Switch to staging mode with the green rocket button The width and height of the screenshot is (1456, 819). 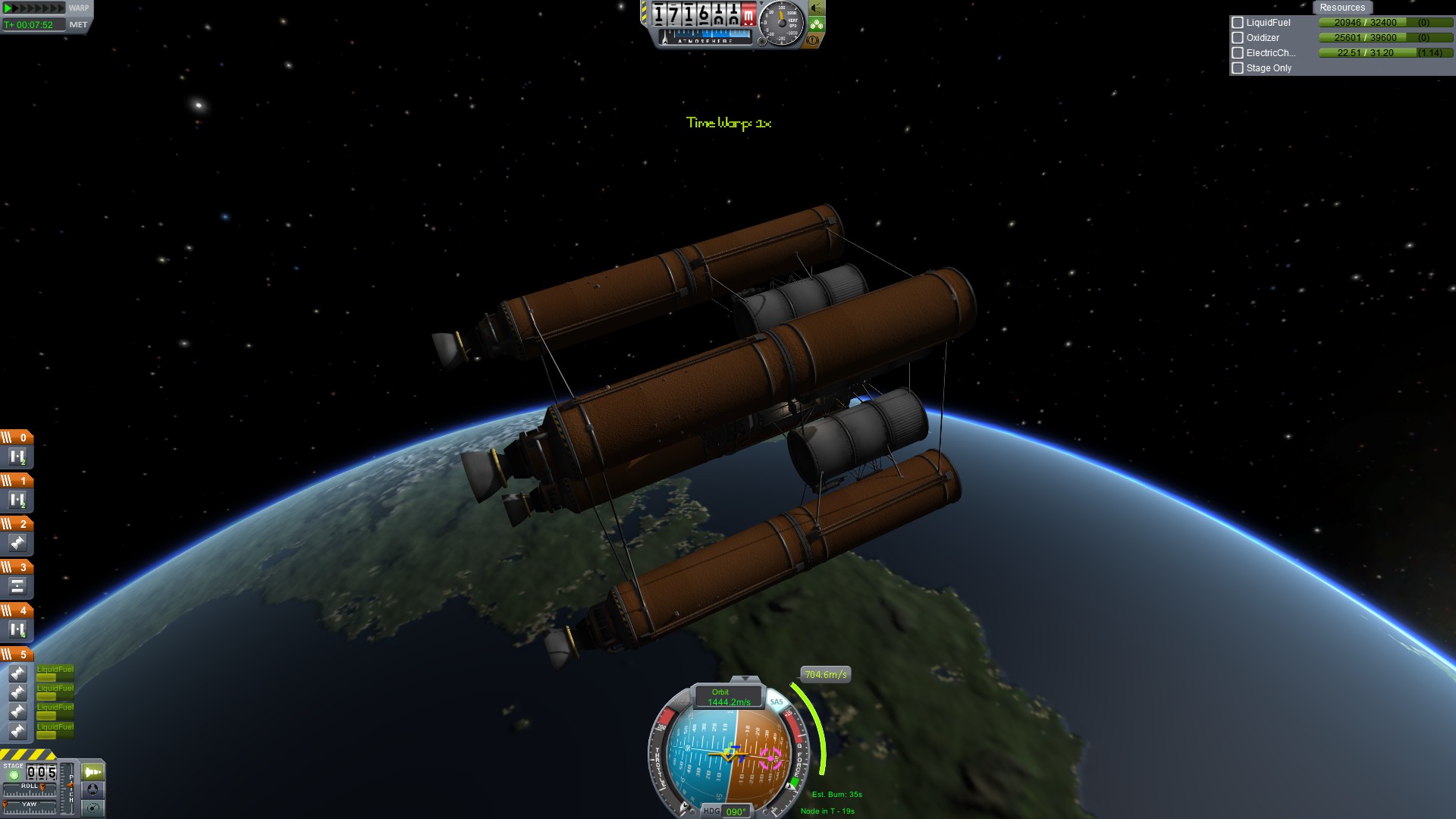click(93, 772)
